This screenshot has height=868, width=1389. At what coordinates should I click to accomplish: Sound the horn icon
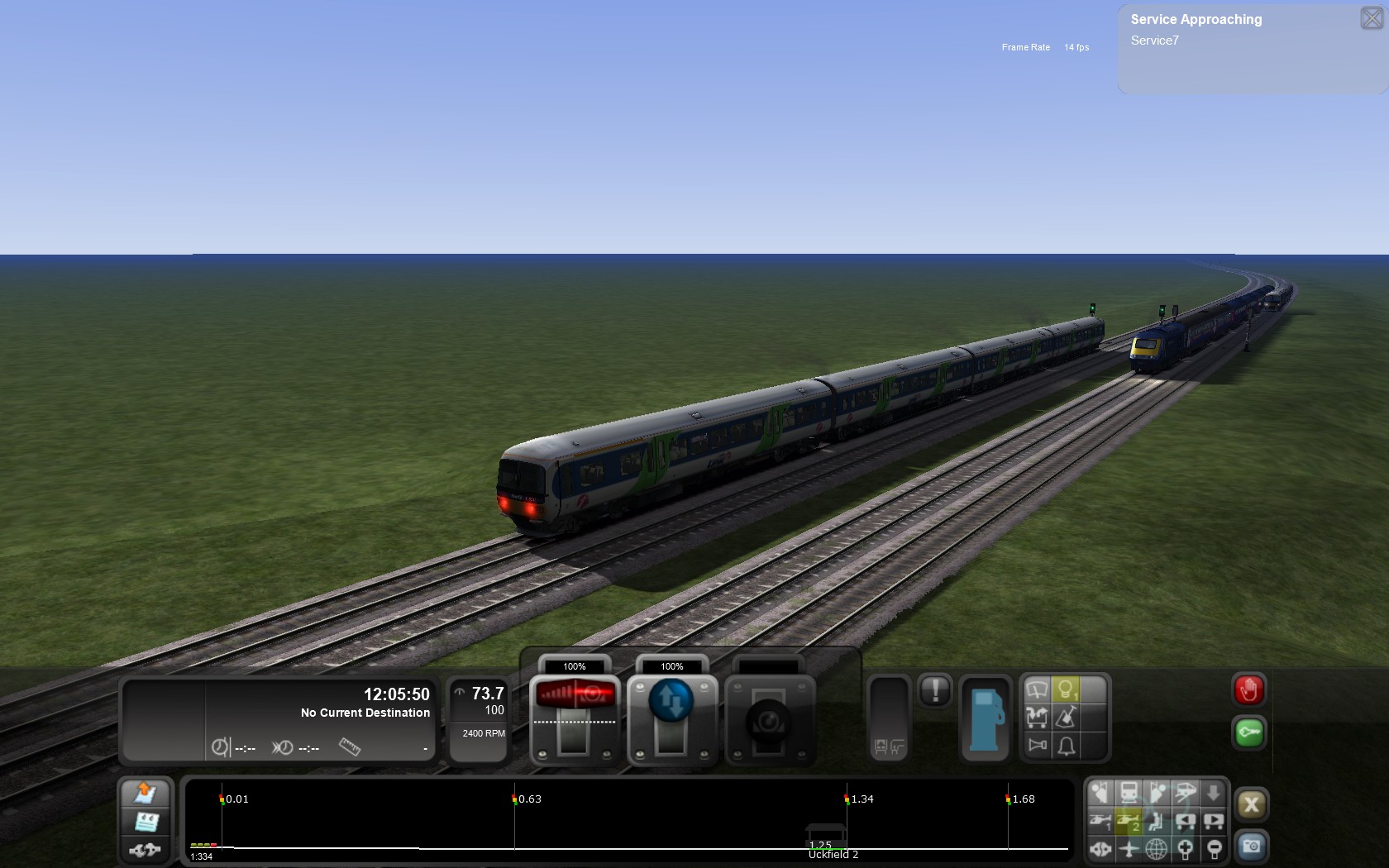click(x=1037, y=746)
